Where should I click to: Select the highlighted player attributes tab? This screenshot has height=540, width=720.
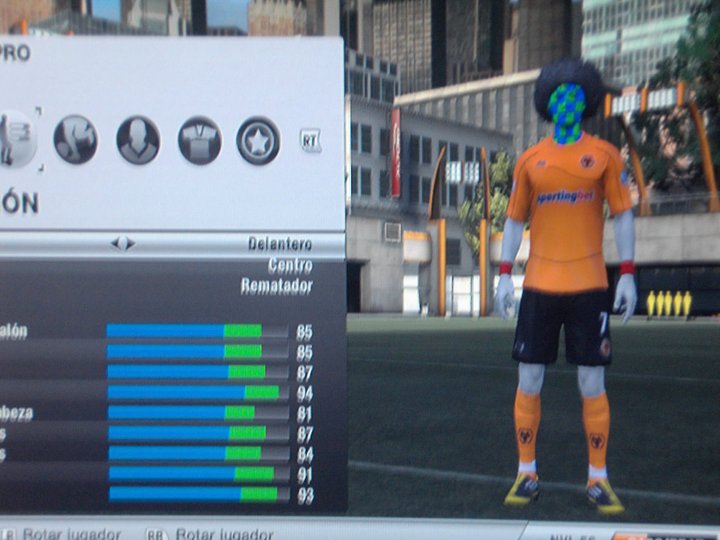point(16,139)
